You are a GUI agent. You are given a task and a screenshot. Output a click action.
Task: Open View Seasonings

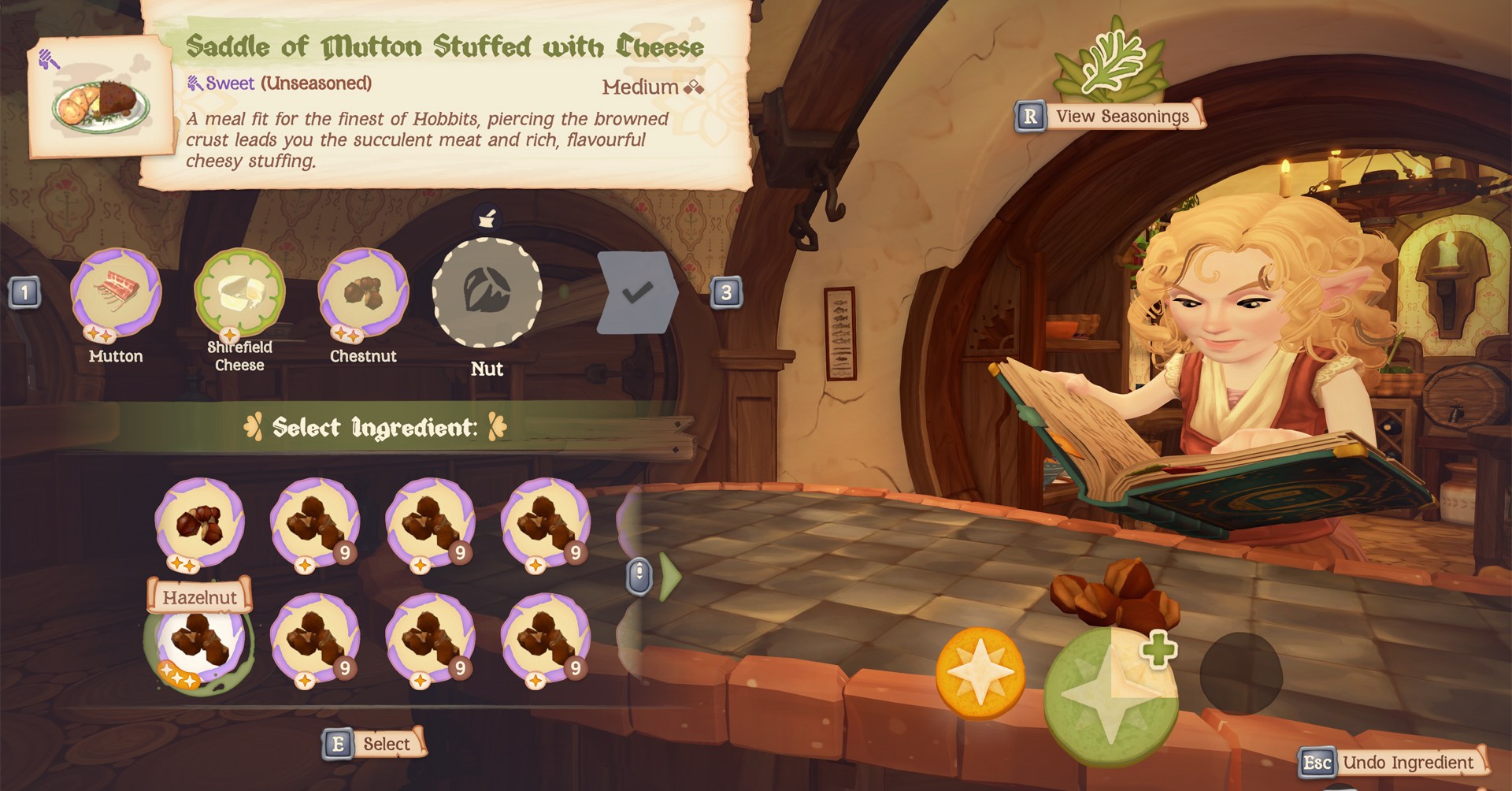pyautogui.click(x=1121, y=117)
